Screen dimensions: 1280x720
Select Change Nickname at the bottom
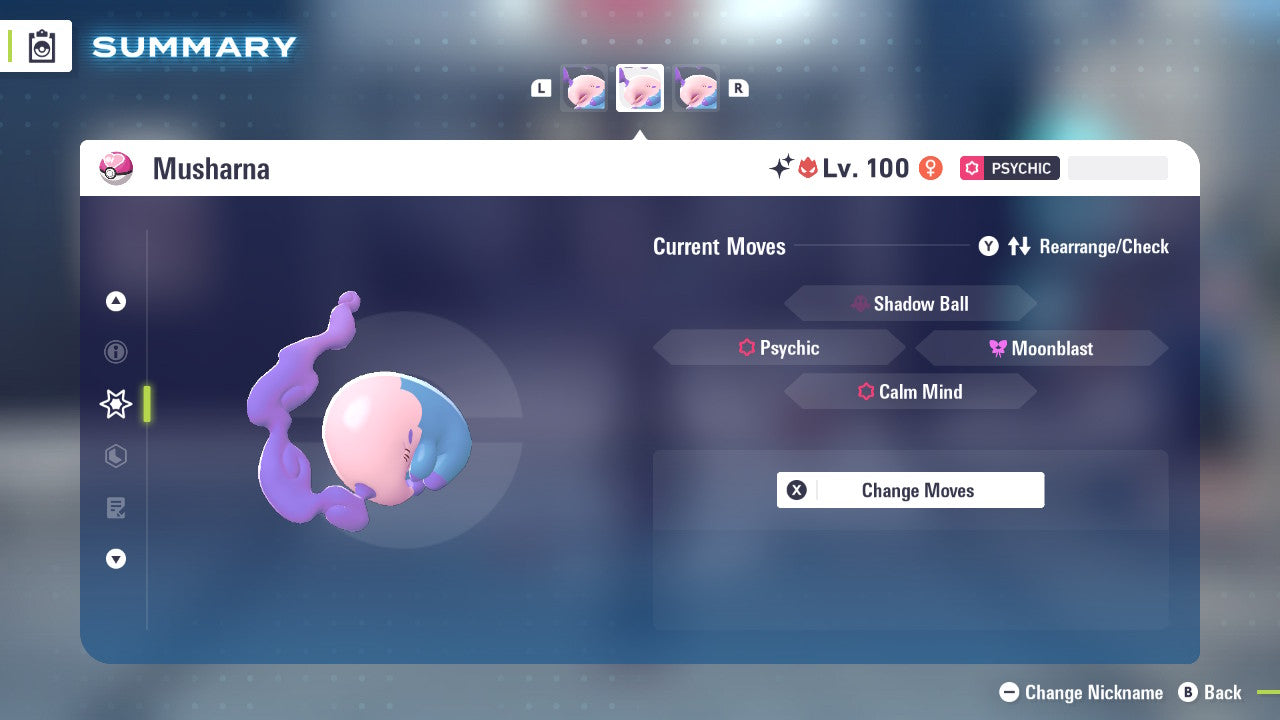(x=1080, y=692)
